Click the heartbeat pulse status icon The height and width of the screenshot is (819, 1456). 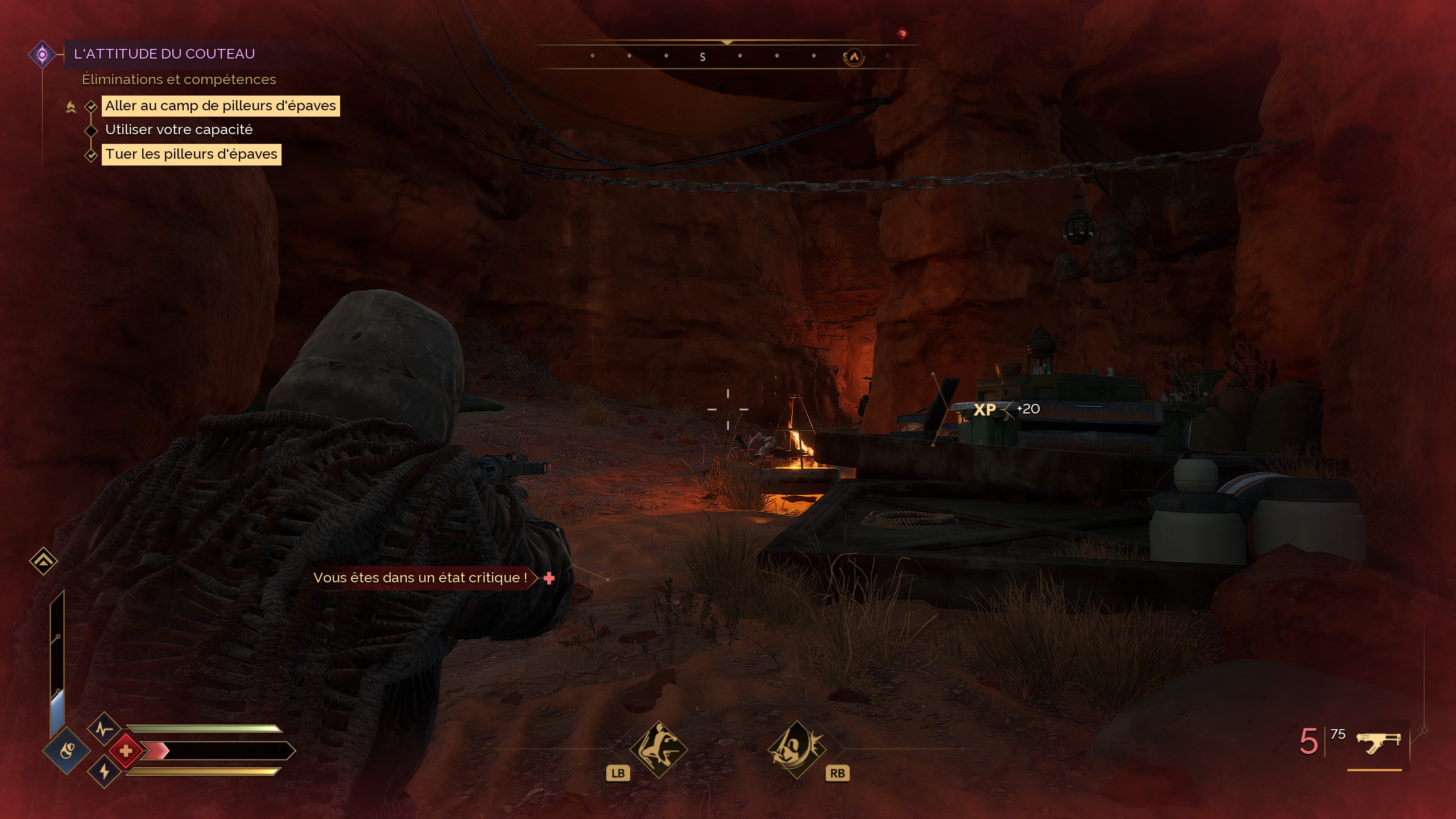pyautogui.click(x=104, y=729)
